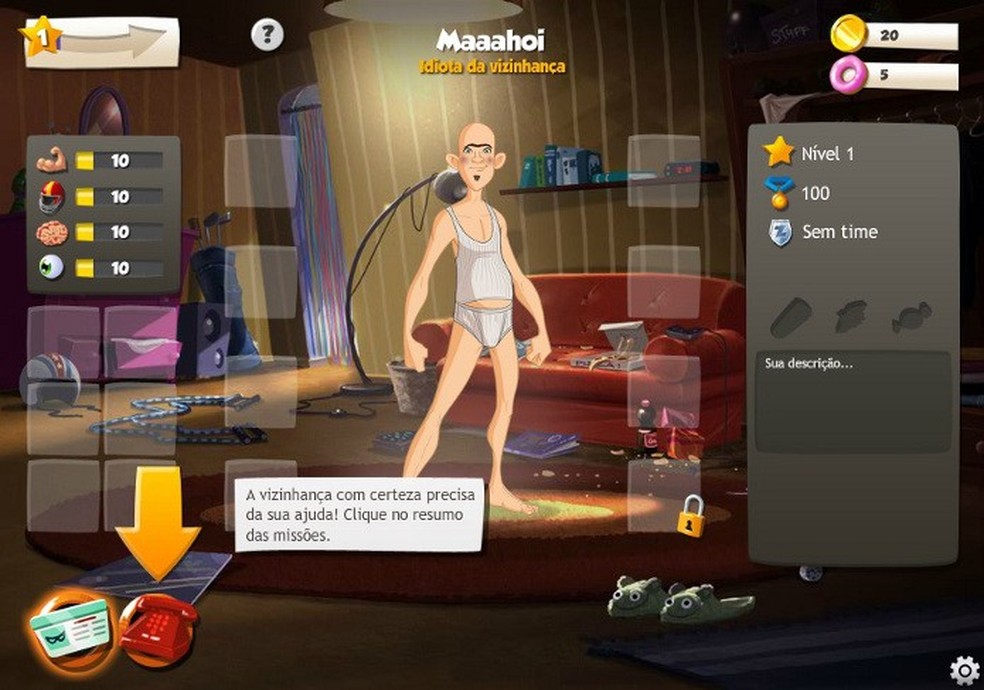Click the gold coin currency icon
The height and width of the screenshot is (690, 984).
click(848, 35)
